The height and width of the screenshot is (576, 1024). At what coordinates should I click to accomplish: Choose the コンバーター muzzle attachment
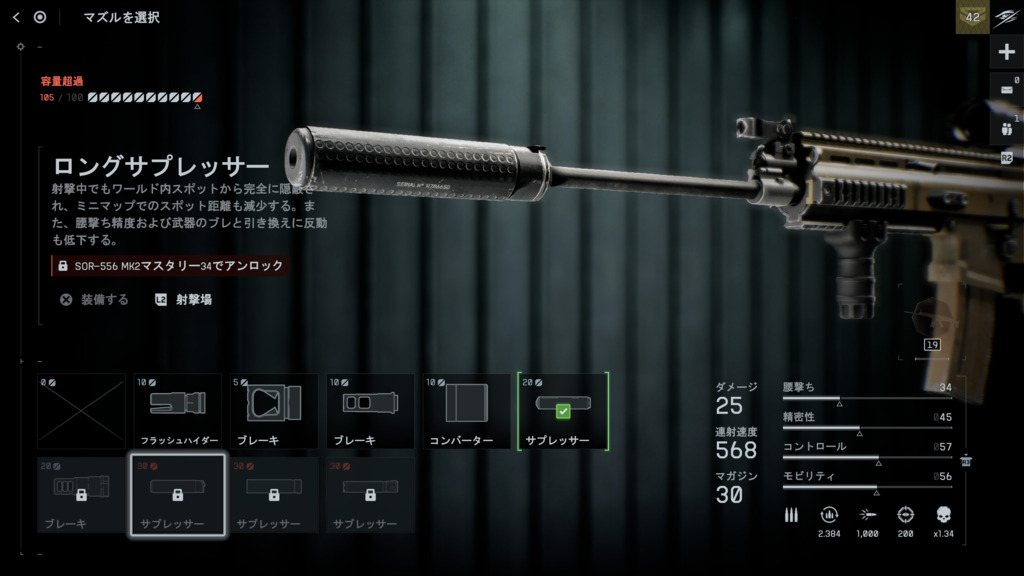[466, 411]
